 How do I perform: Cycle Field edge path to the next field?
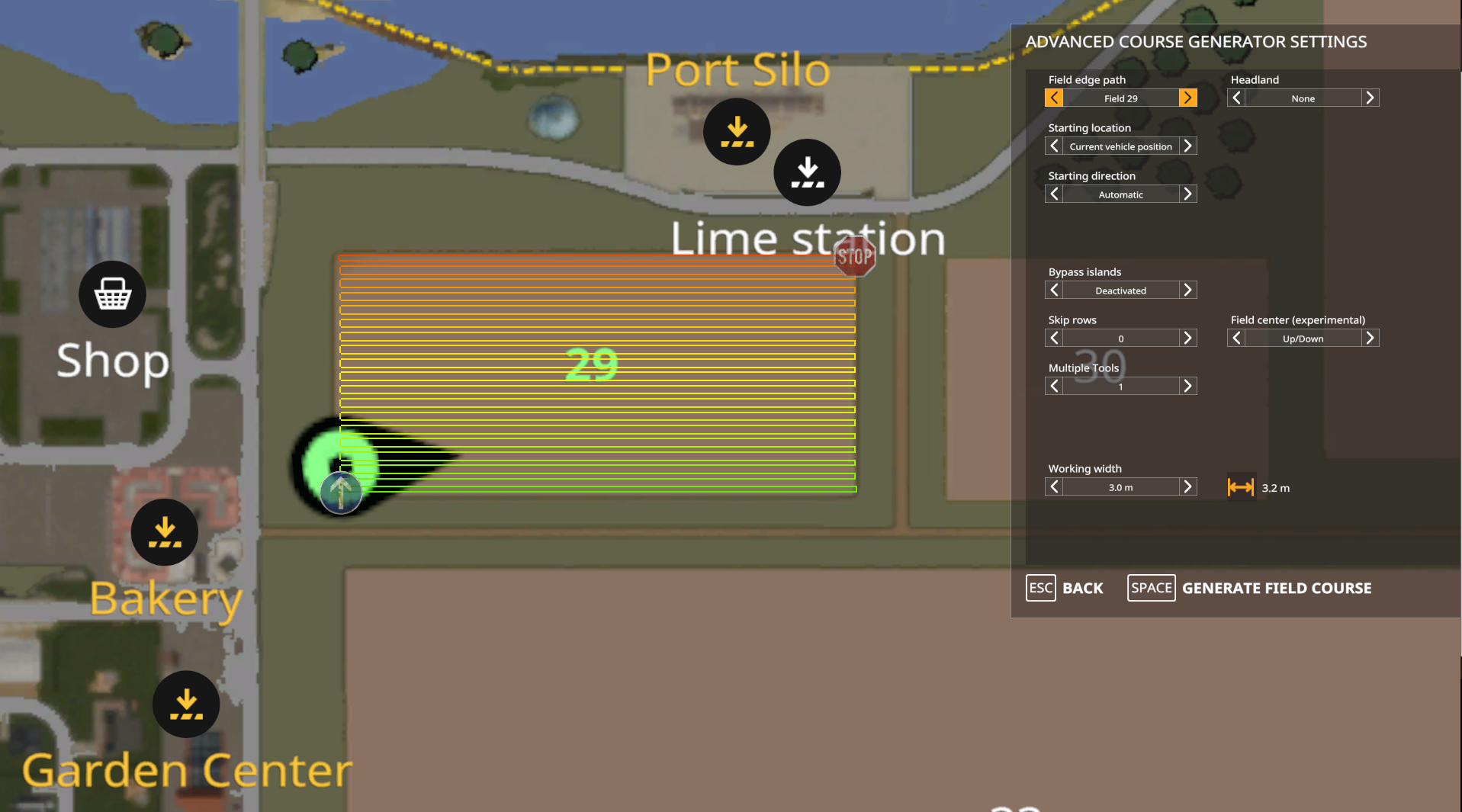pyautogui.click(x=1187, y=98)
